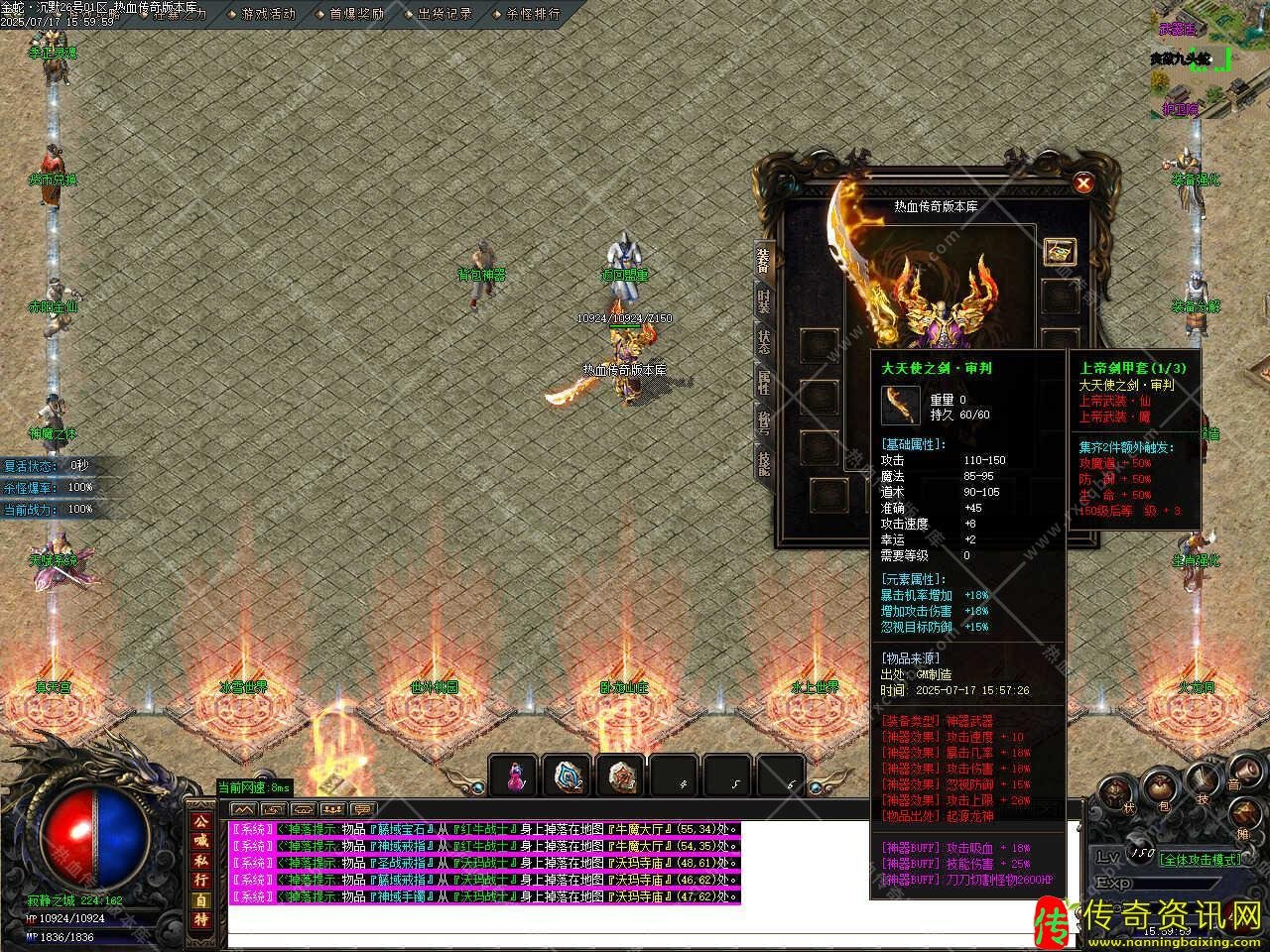Image resolution: width=1270 pixels, height=952 pixels.
Task: Select the 喊 shout channel button
Action: 200,841
